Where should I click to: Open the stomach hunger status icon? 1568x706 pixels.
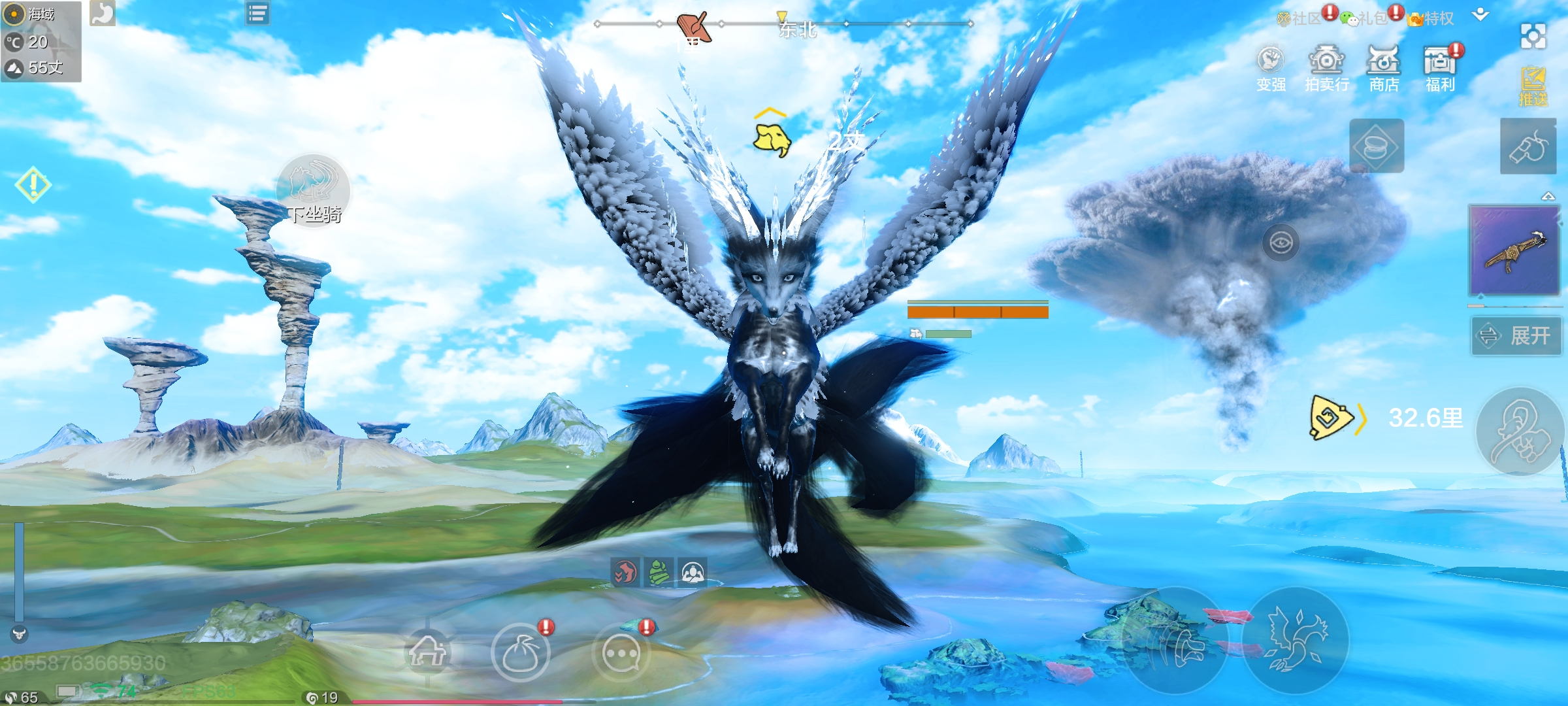click(x=103, y=13)
